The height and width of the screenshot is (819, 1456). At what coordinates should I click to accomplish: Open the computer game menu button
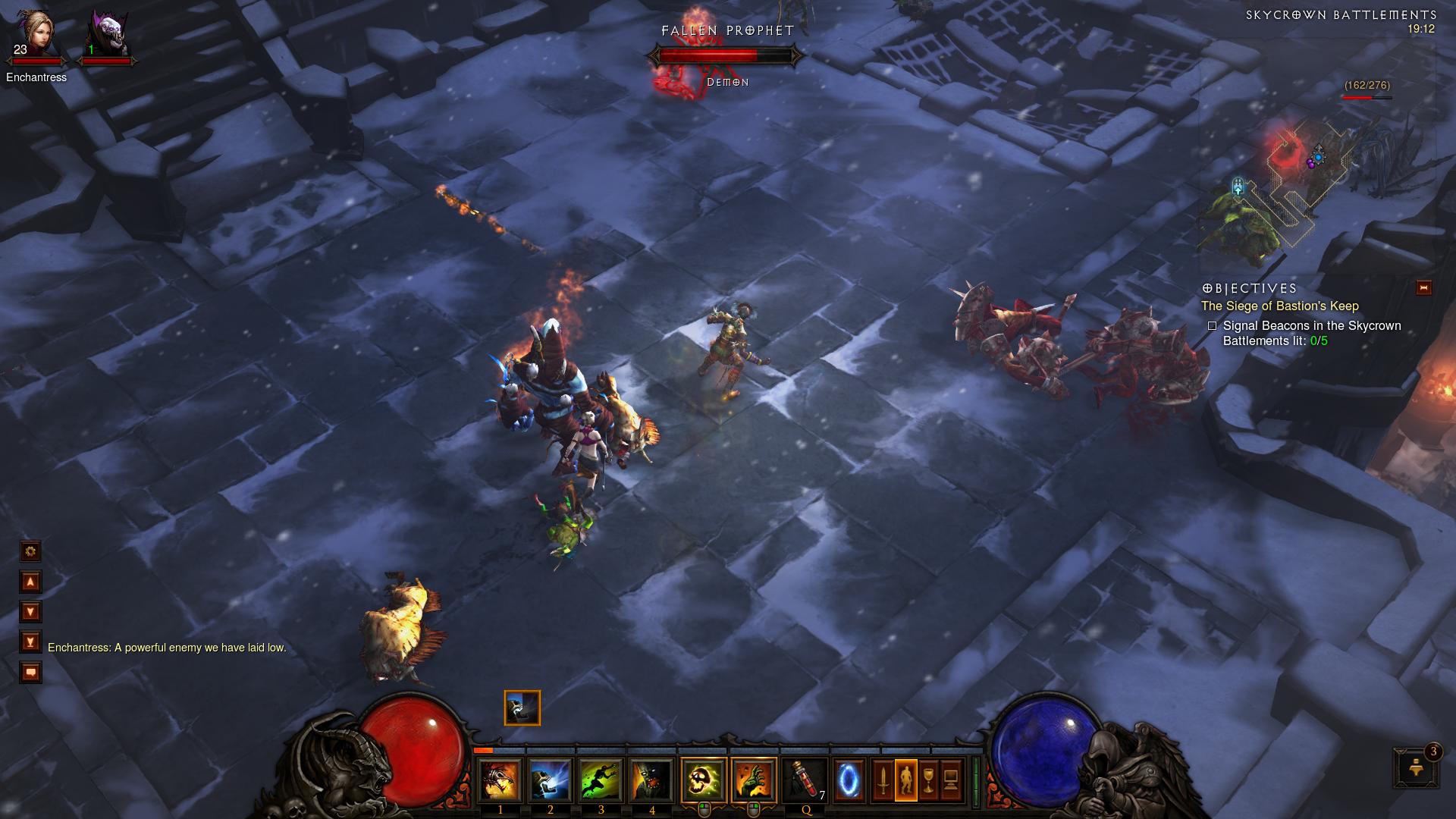(x=951, y=780)
